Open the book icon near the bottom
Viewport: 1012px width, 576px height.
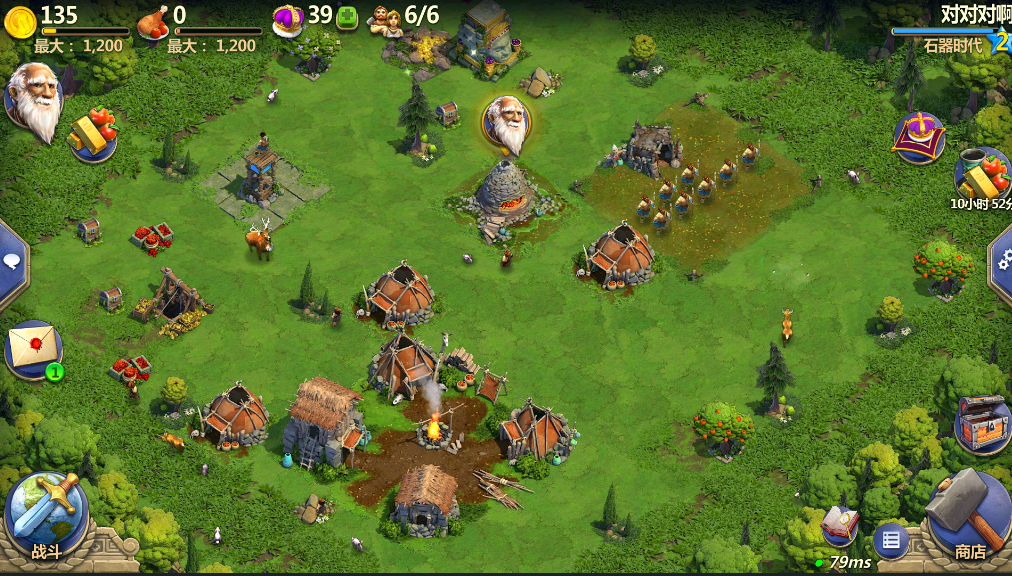tap(840, 525)
